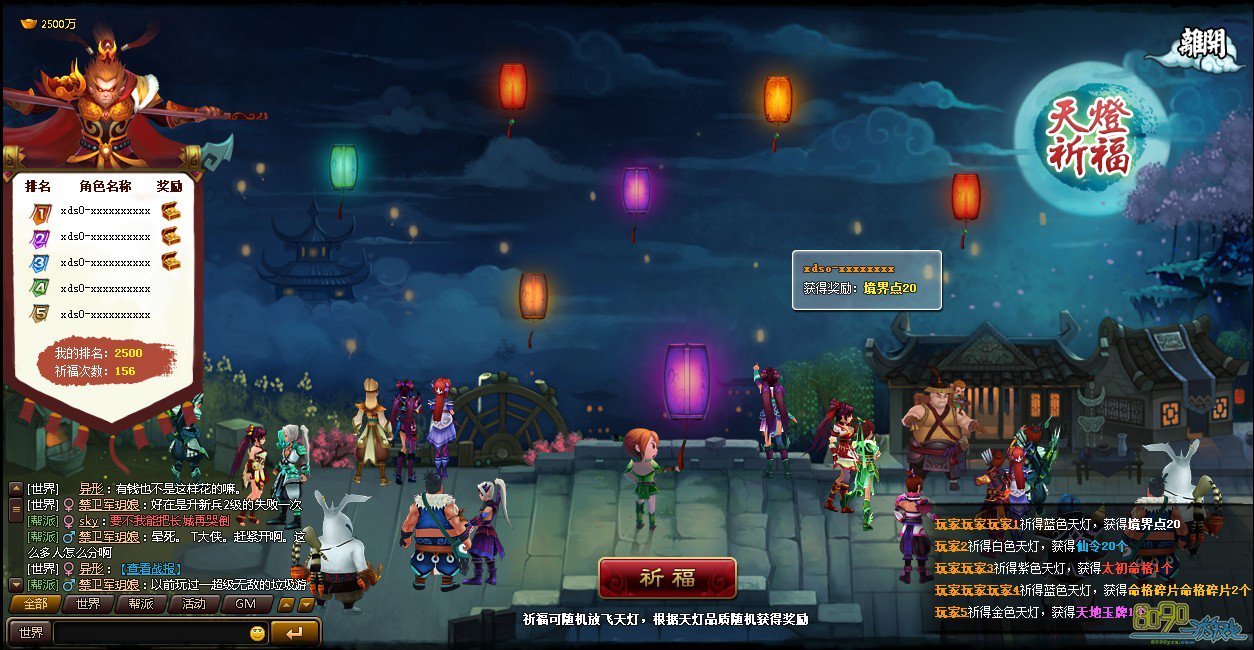1254x650 pixels.
Task: Open the 查看战报 battle report link
Action: (x=150, y=568)
